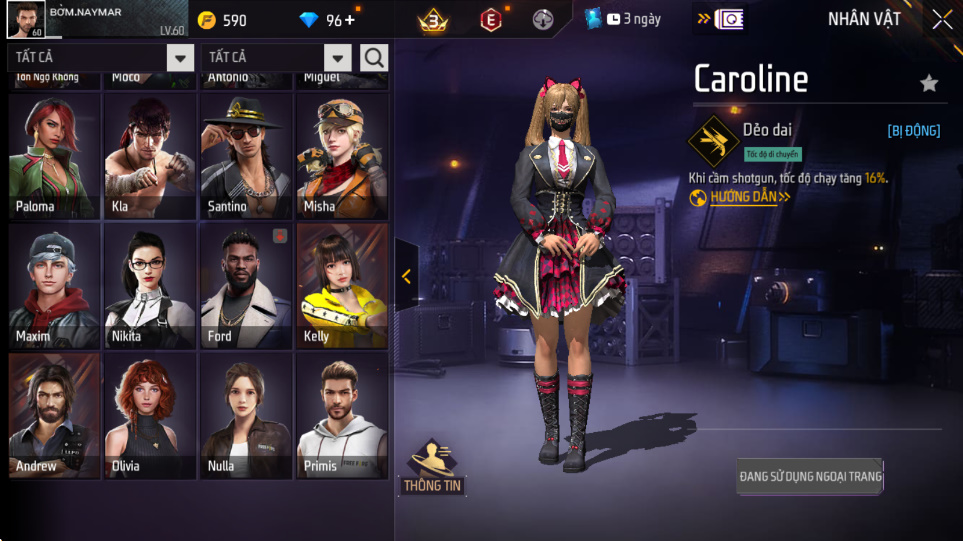This screenshot has height=541, width=963.
Task: Click the Đang Sử Dụng Ngoại Trang button
Action: point(810,477)
